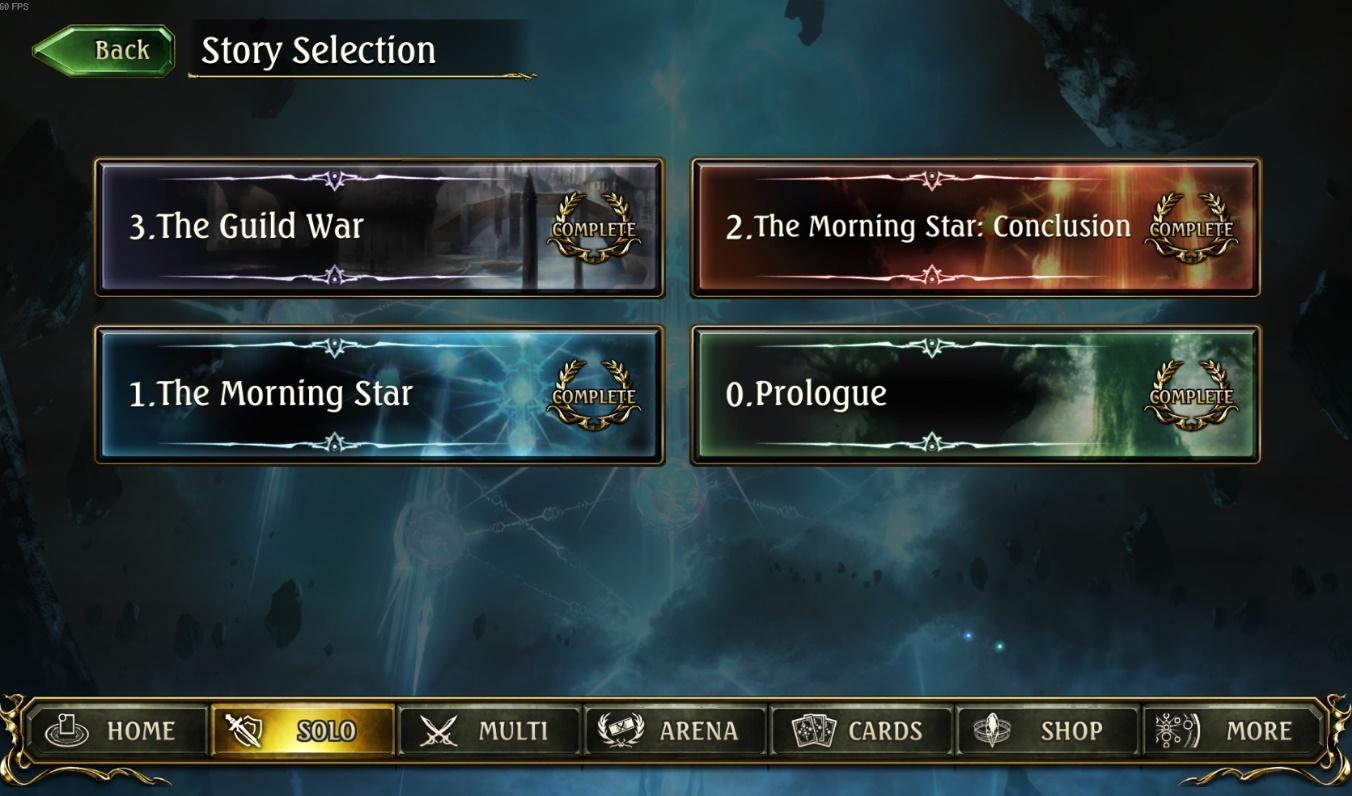This screenshot has width=1352, height=796.
Task: Select story chapter 3. The Guild War
Action: pos(379,227)
